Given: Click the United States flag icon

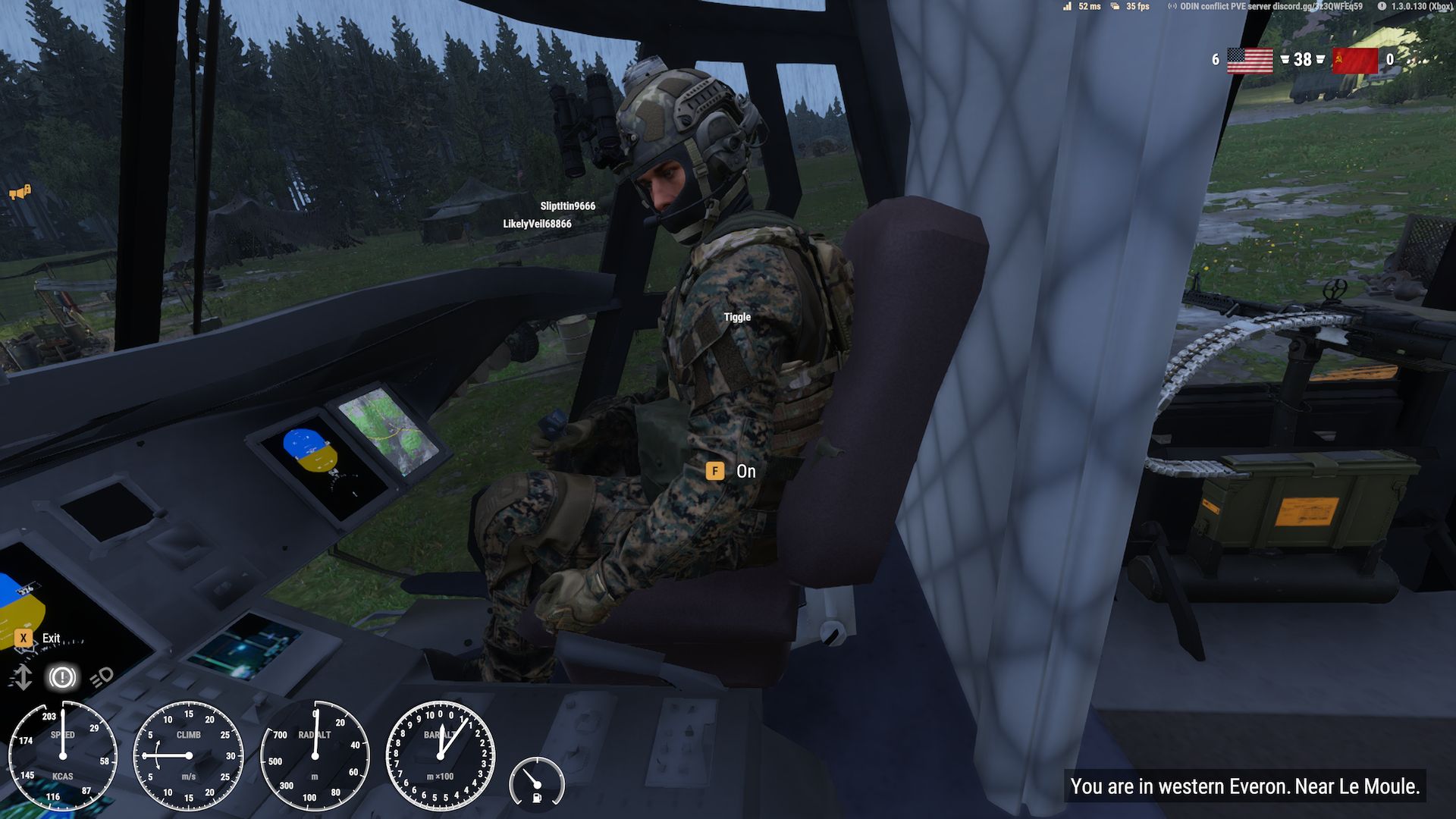Looking at the screenshot, I should (1249, 60).
